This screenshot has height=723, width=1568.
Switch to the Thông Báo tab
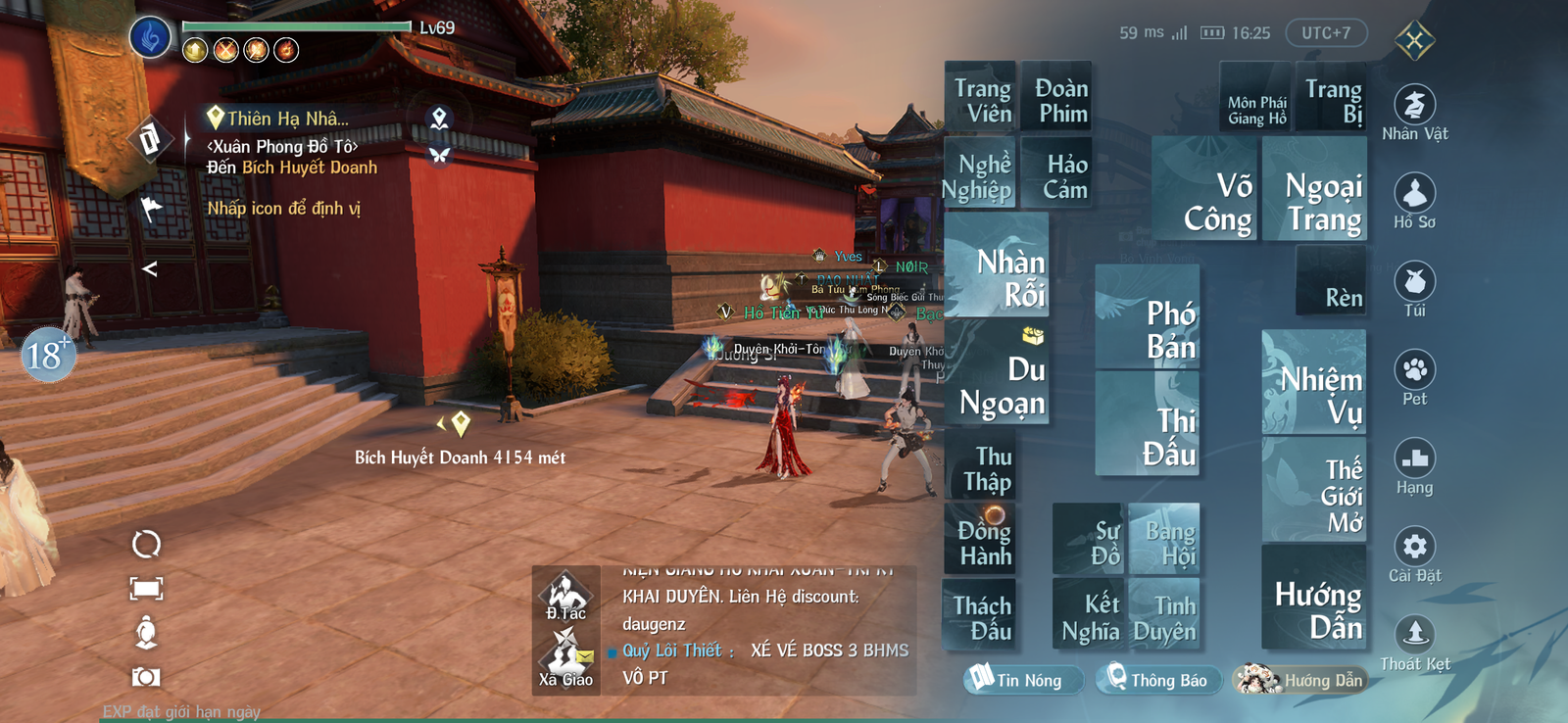pos(1157,680)
